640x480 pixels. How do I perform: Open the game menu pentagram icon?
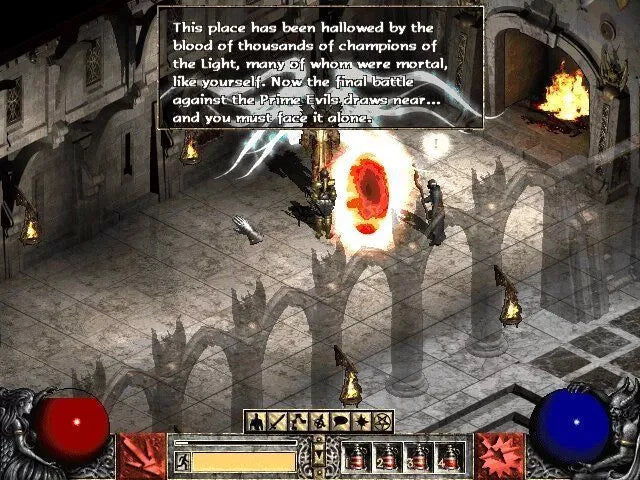383,420
